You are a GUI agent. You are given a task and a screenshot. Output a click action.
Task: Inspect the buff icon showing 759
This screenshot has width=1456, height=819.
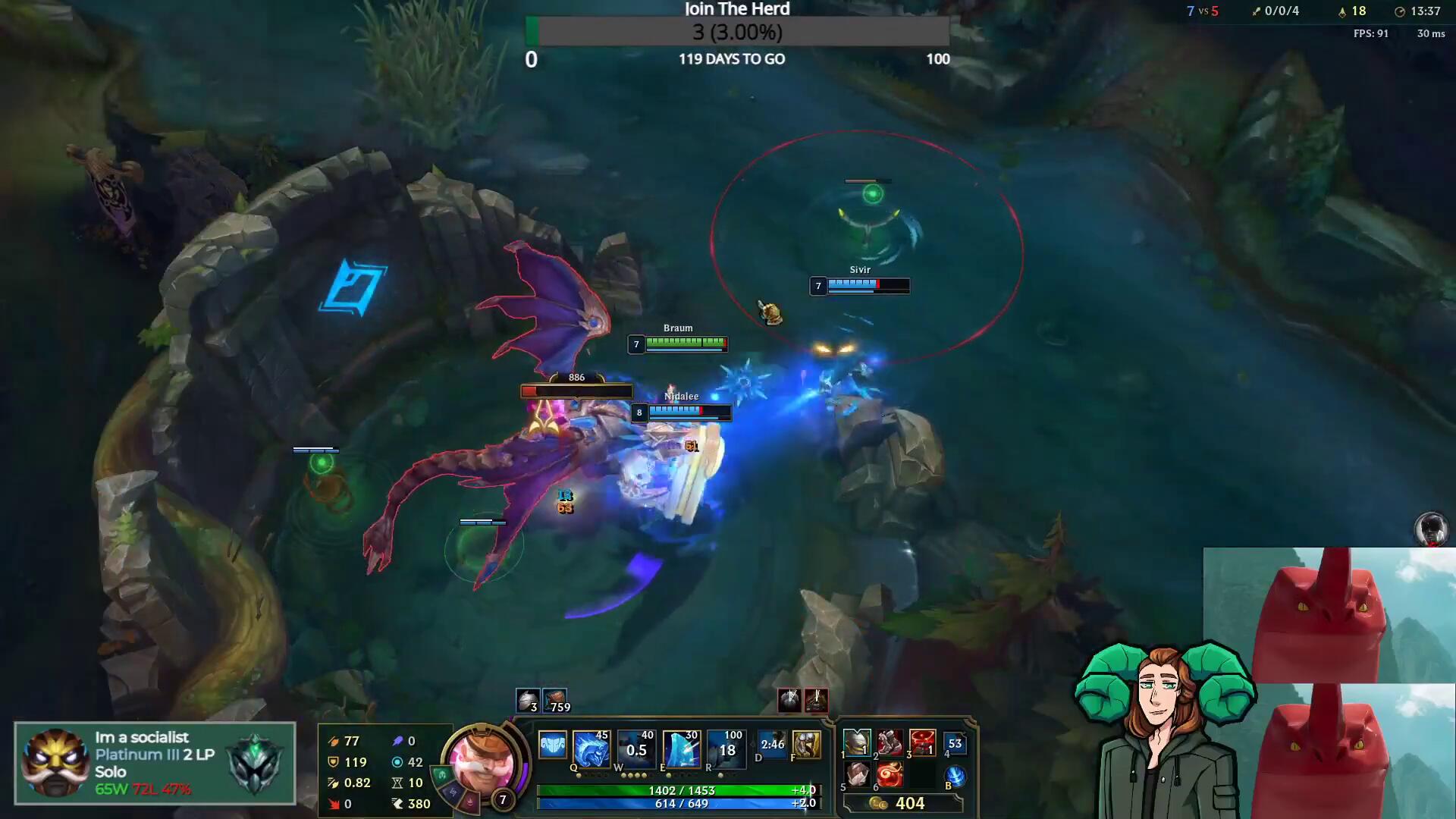click(555, 700)
